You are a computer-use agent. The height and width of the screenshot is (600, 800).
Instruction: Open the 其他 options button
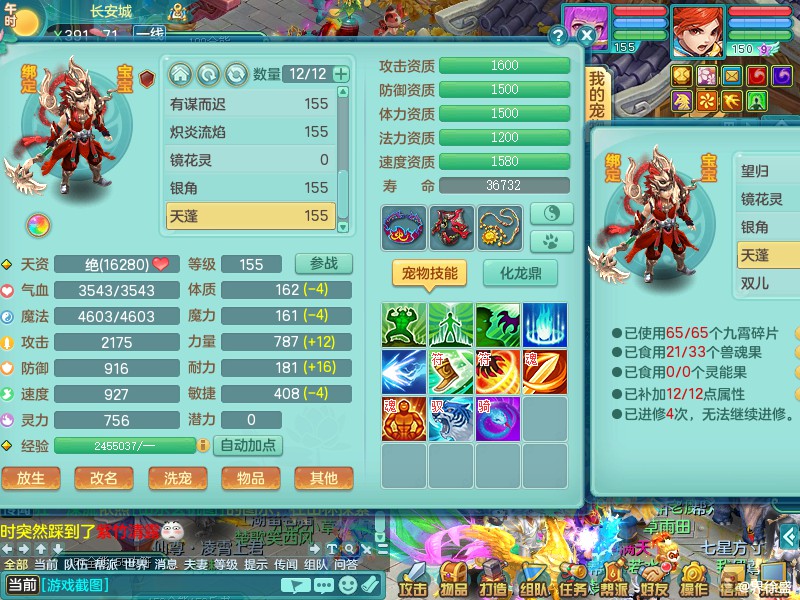click(x=323, y=478)
